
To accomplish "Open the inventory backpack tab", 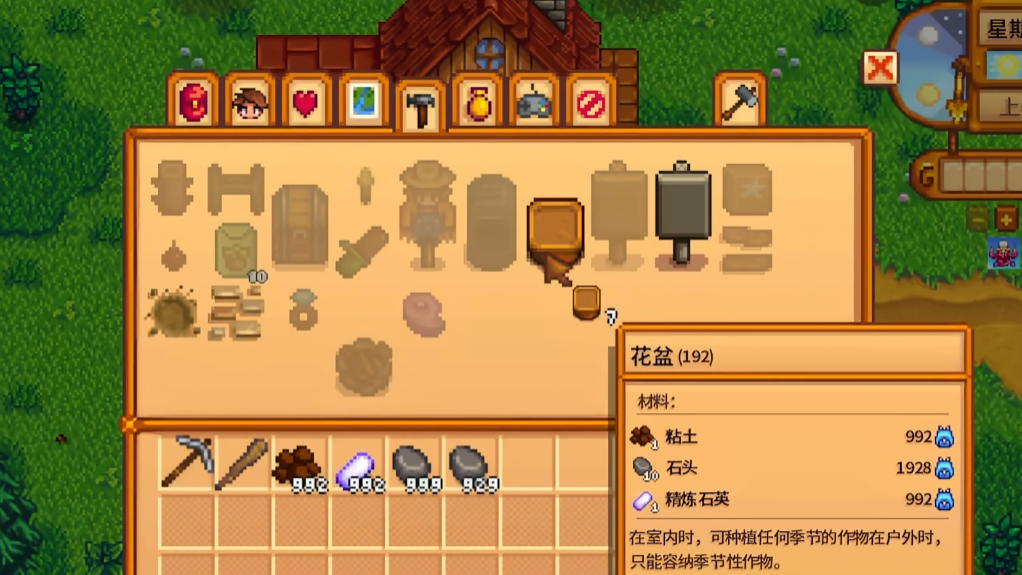I will [x=193, y=102].
